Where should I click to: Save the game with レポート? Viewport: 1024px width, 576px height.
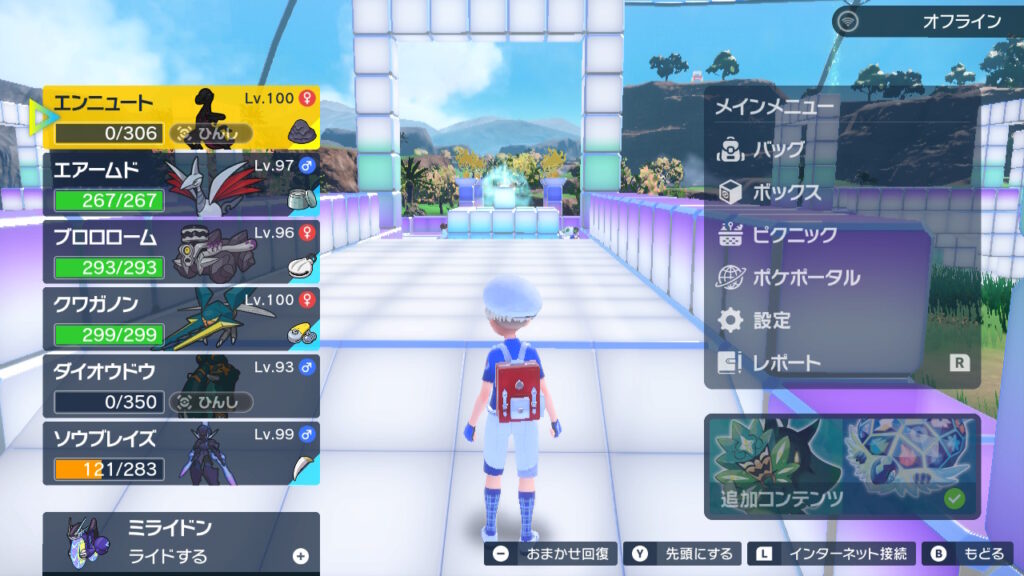coord(785,363)
